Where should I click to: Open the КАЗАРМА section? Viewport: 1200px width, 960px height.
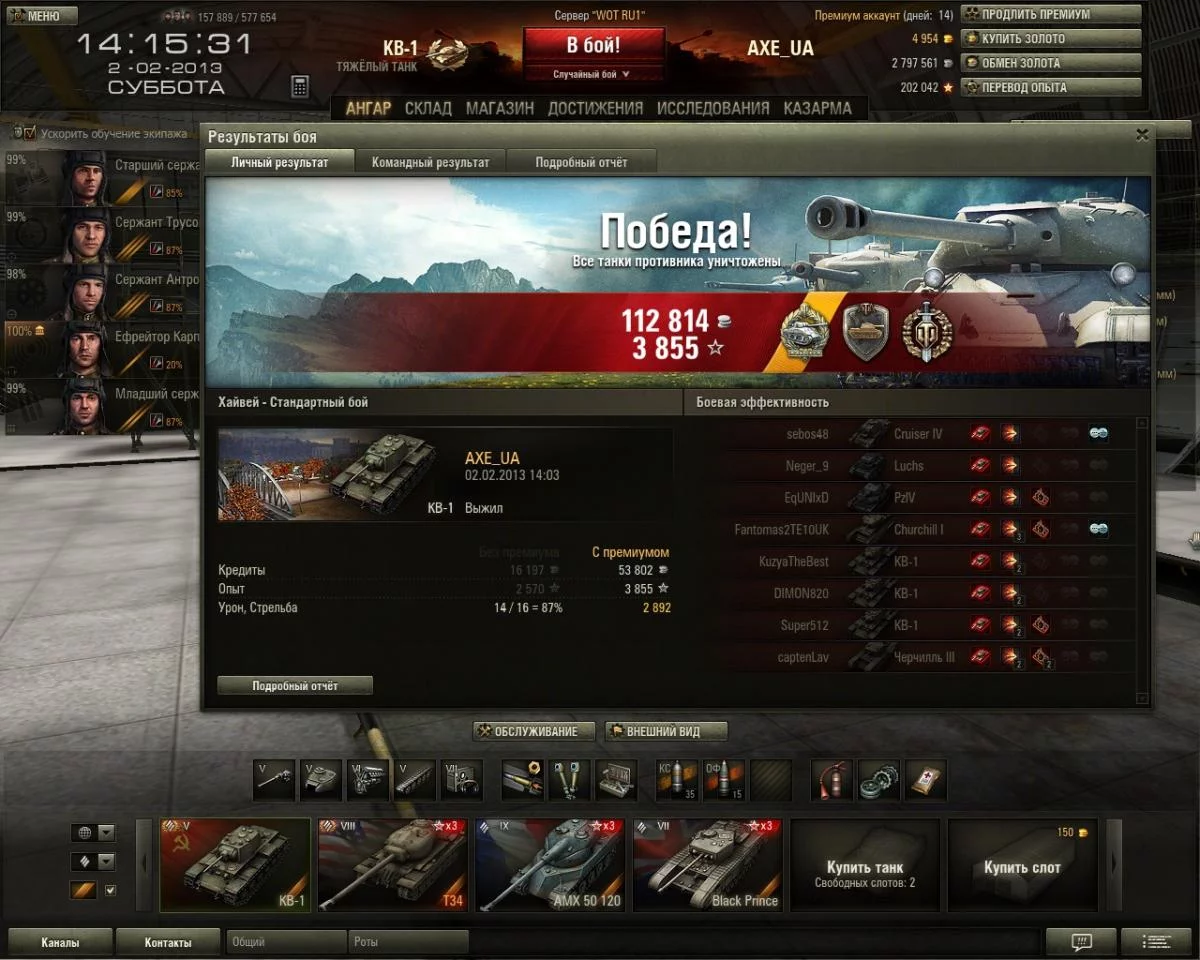pyautogui.click(x=817, y=108)
